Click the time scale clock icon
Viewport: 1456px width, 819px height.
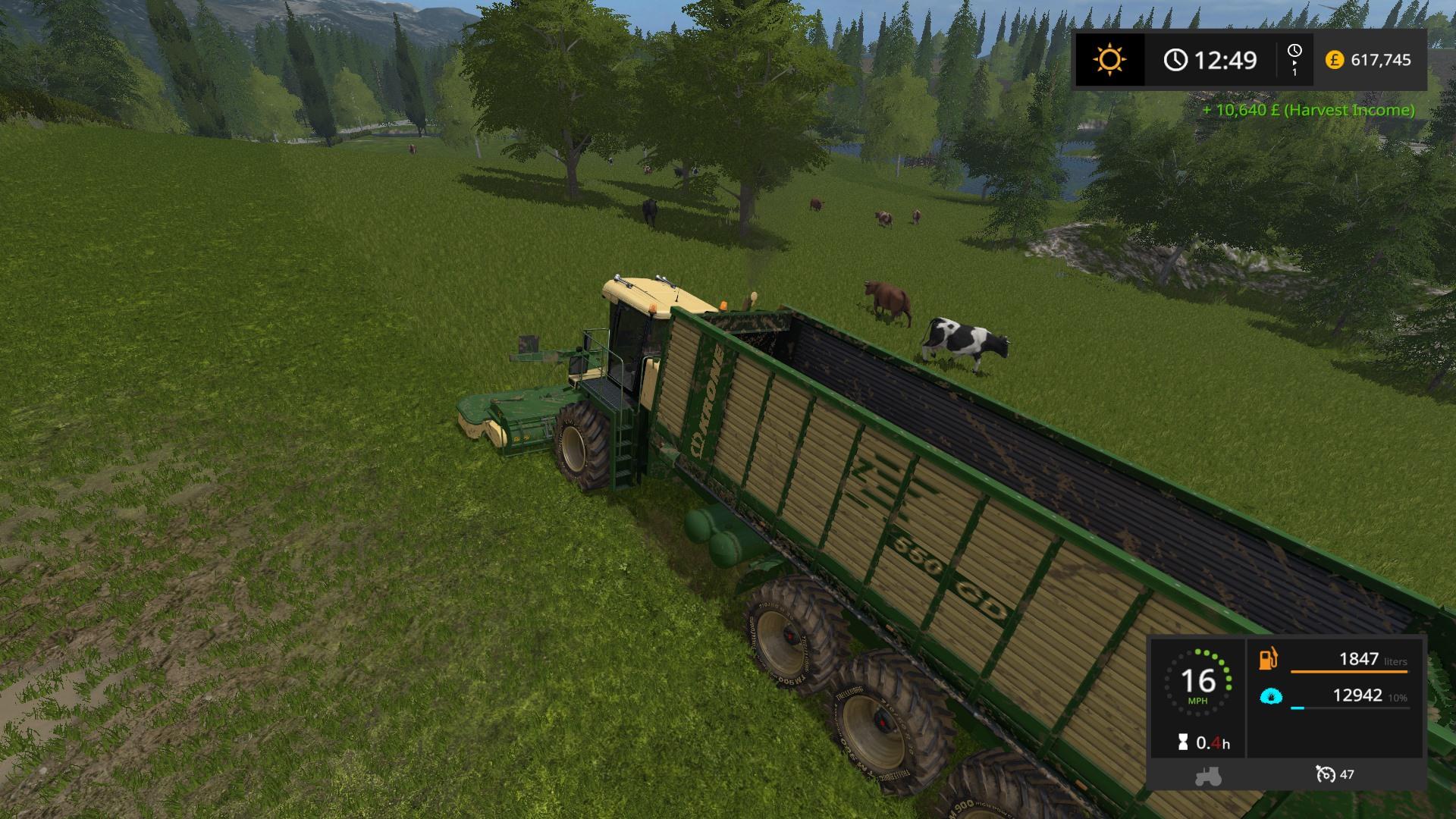tap(1294, 51)
